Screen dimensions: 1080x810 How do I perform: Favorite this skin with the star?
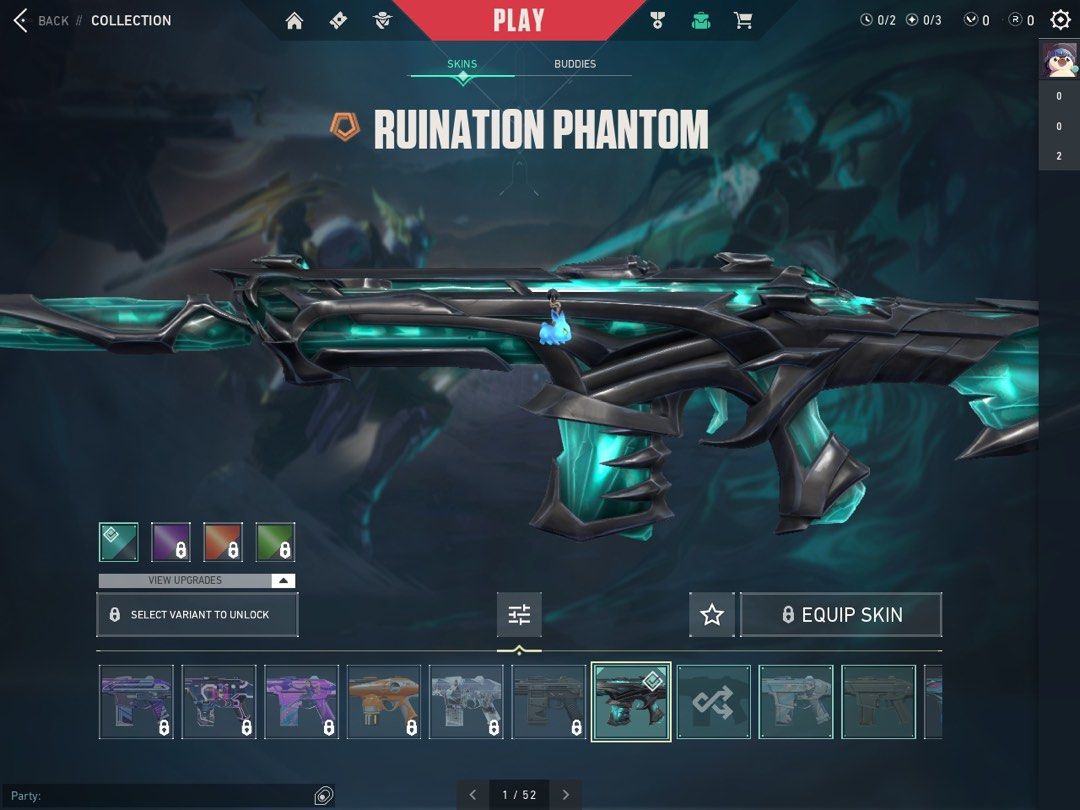pyautogui.click(x=712, y=615)
